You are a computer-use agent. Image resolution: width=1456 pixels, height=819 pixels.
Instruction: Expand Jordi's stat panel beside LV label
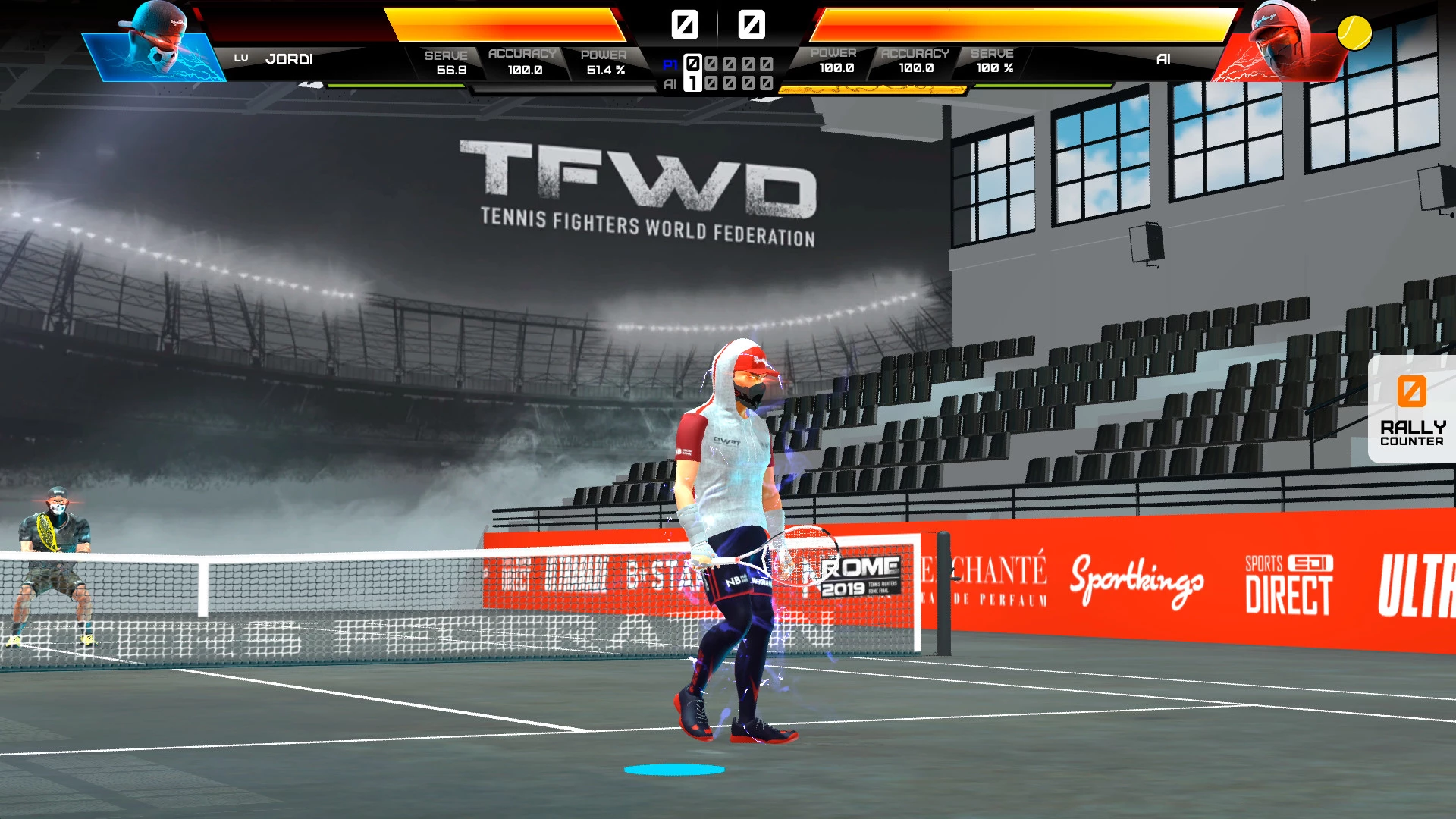243,58
